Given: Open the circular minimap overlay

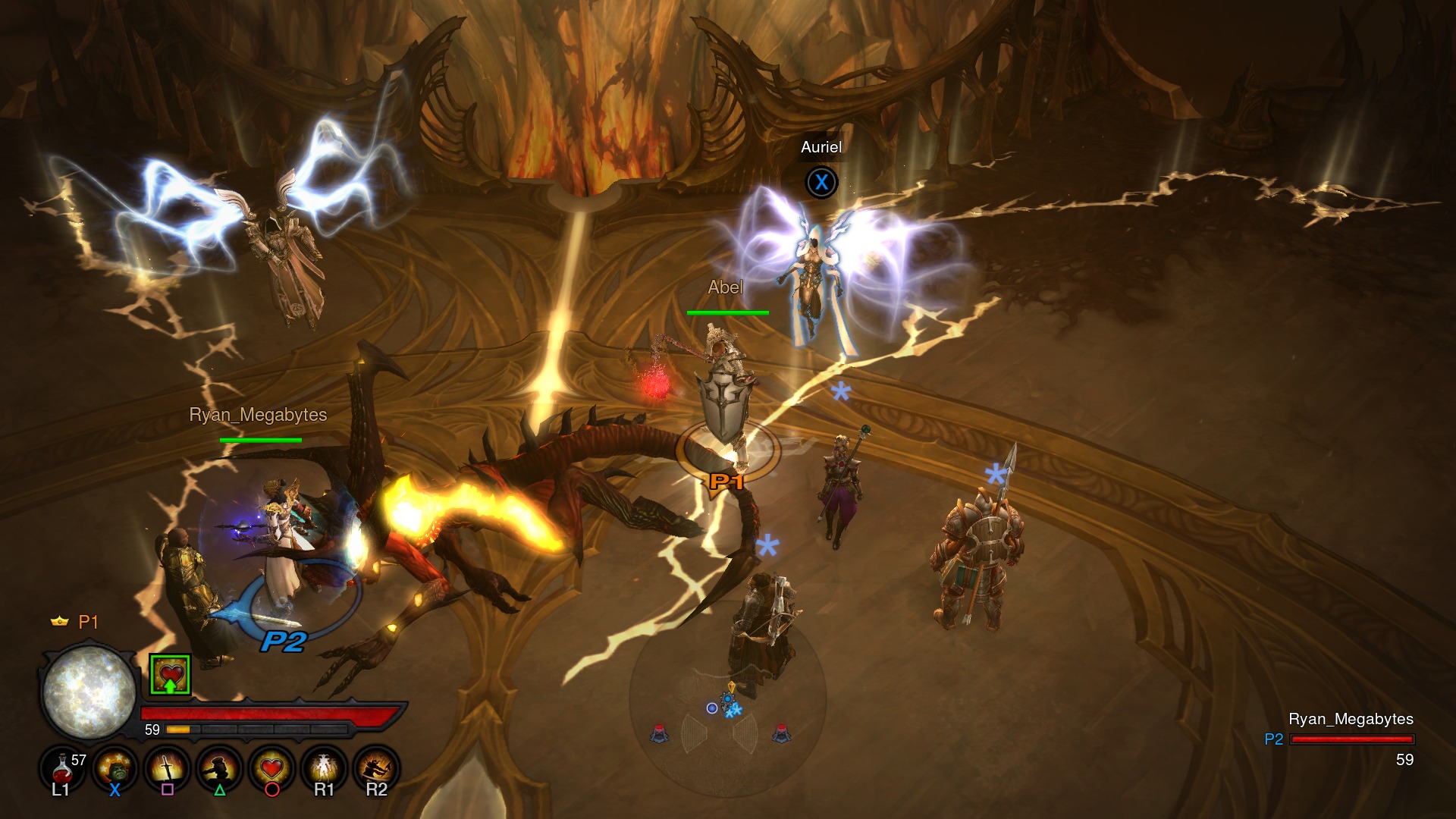Looking at the screenshot, I should (727, 702).
